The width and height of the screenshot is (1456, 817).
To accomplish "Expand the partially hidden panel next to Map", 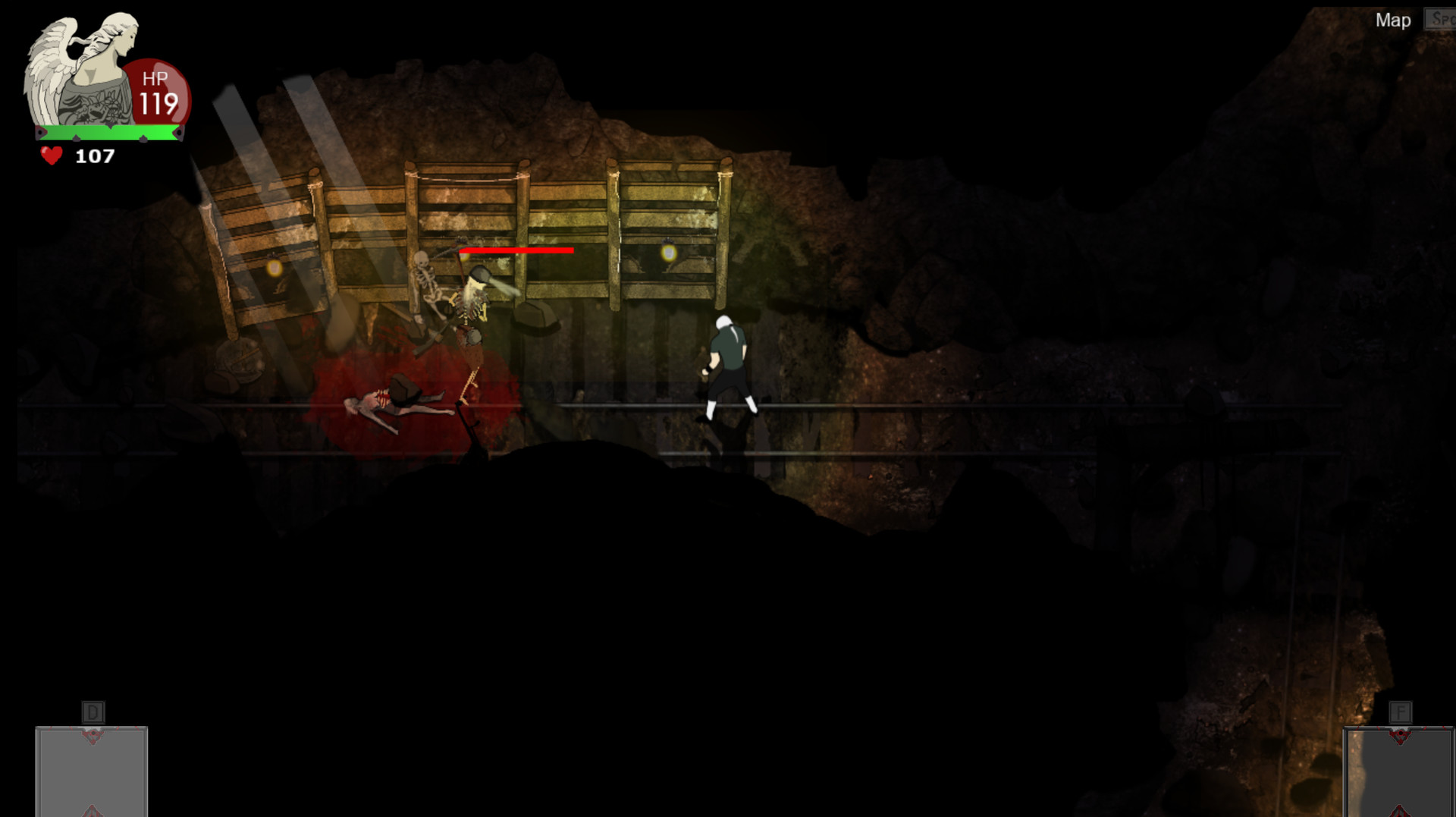I will (x=1442, y=19).
